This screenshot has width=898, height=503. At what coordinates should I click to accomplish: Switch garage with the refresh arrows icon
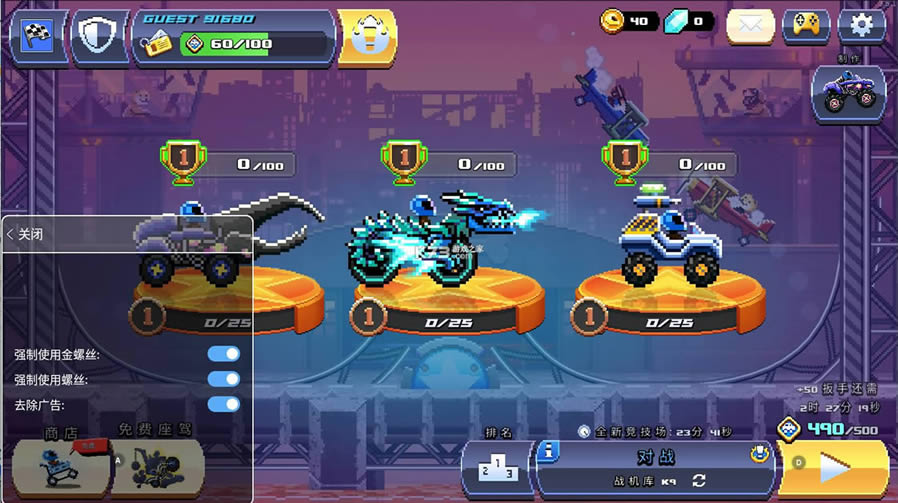pos(699,481)
